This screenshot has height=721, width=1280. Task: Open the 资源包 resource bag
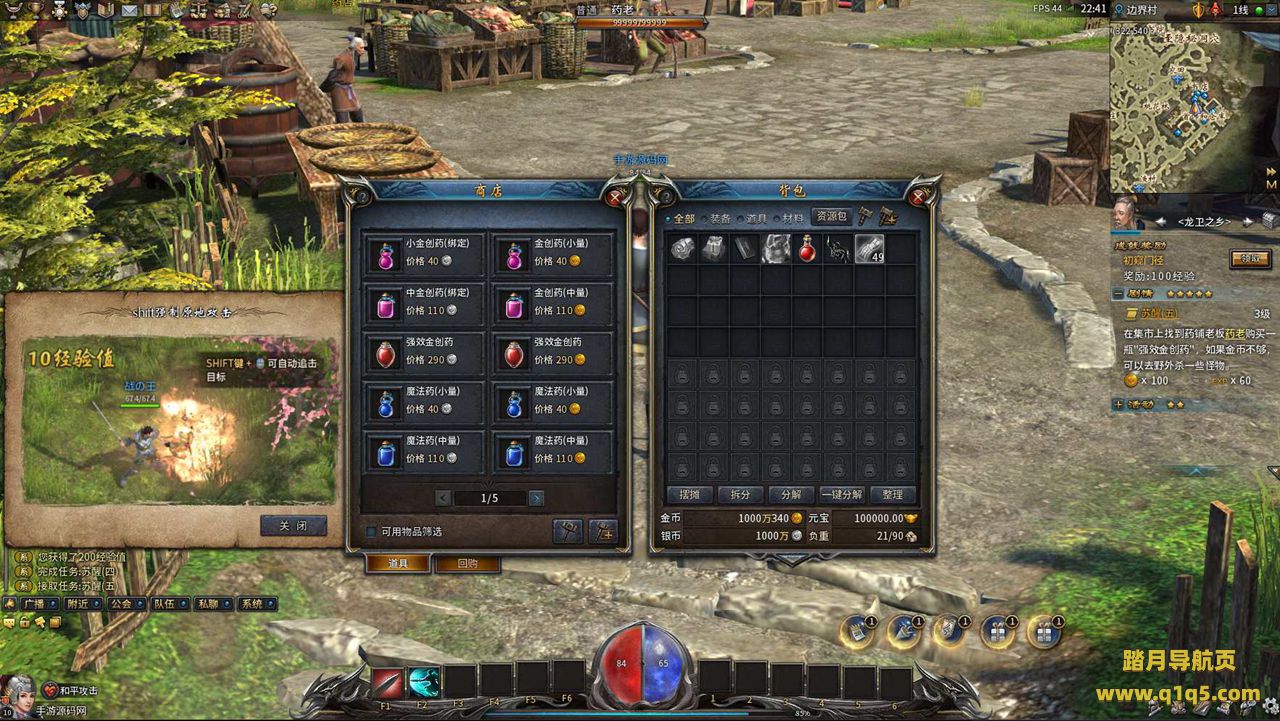(x=830, y=216)
